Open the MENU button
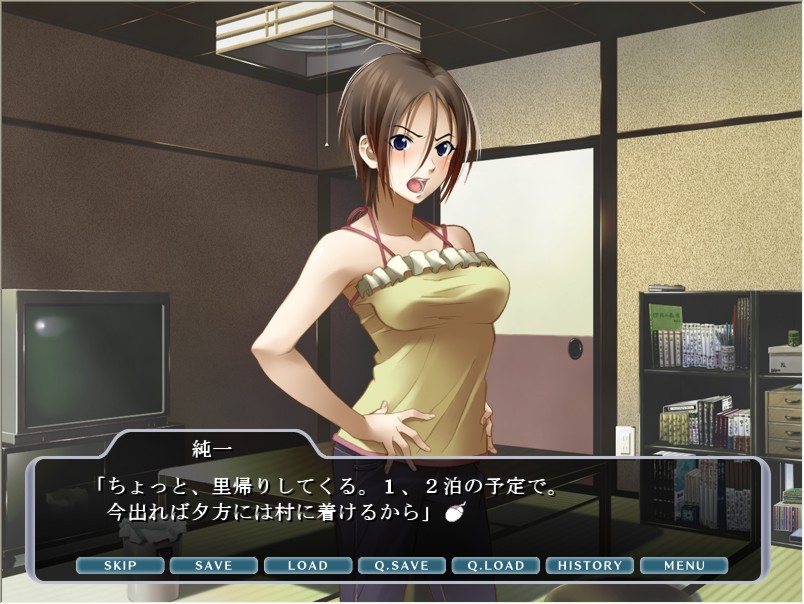 point(683,565)
